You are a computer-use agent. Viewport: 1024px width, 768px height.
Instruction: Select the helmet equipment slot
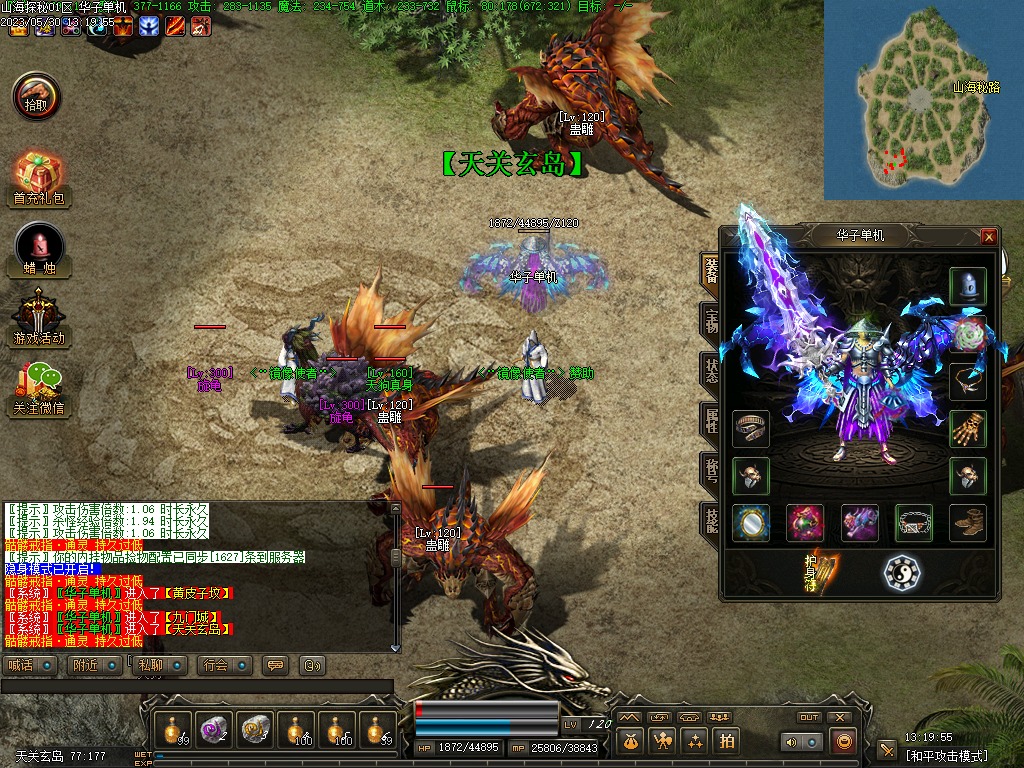(967, 287)
